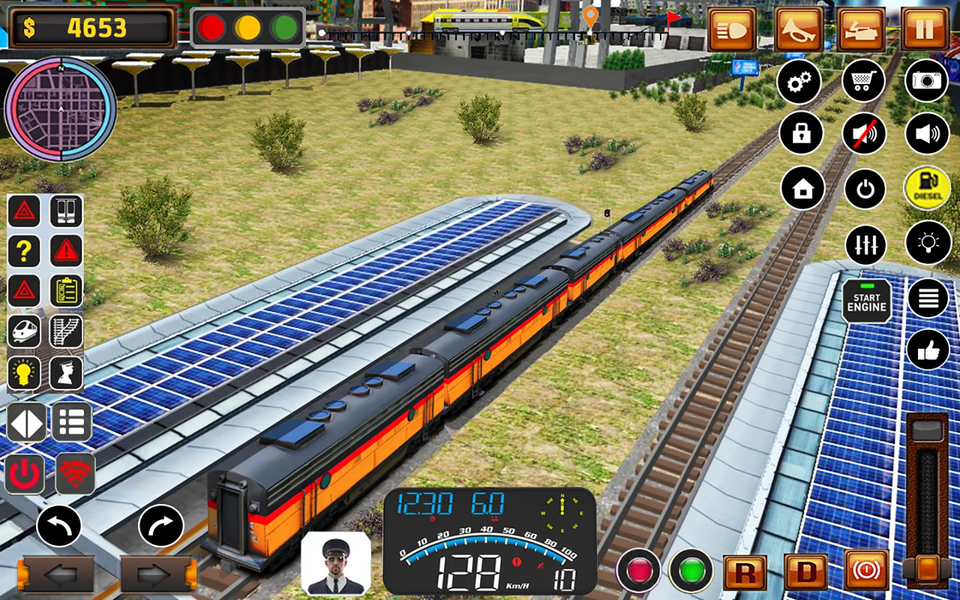960x600 pixels.
Task: Click the train driver portrait
Action: coord(335,563)
